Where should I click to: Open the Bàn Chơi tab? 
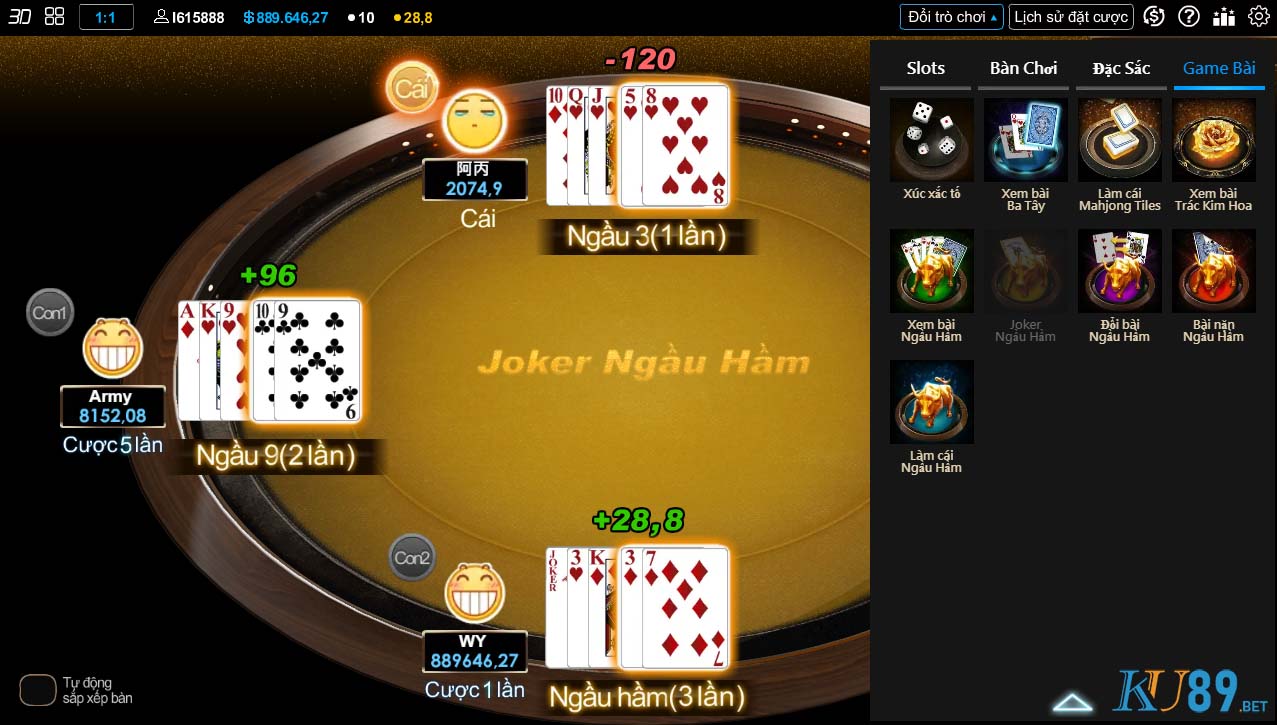click(x=1023, y=68)
